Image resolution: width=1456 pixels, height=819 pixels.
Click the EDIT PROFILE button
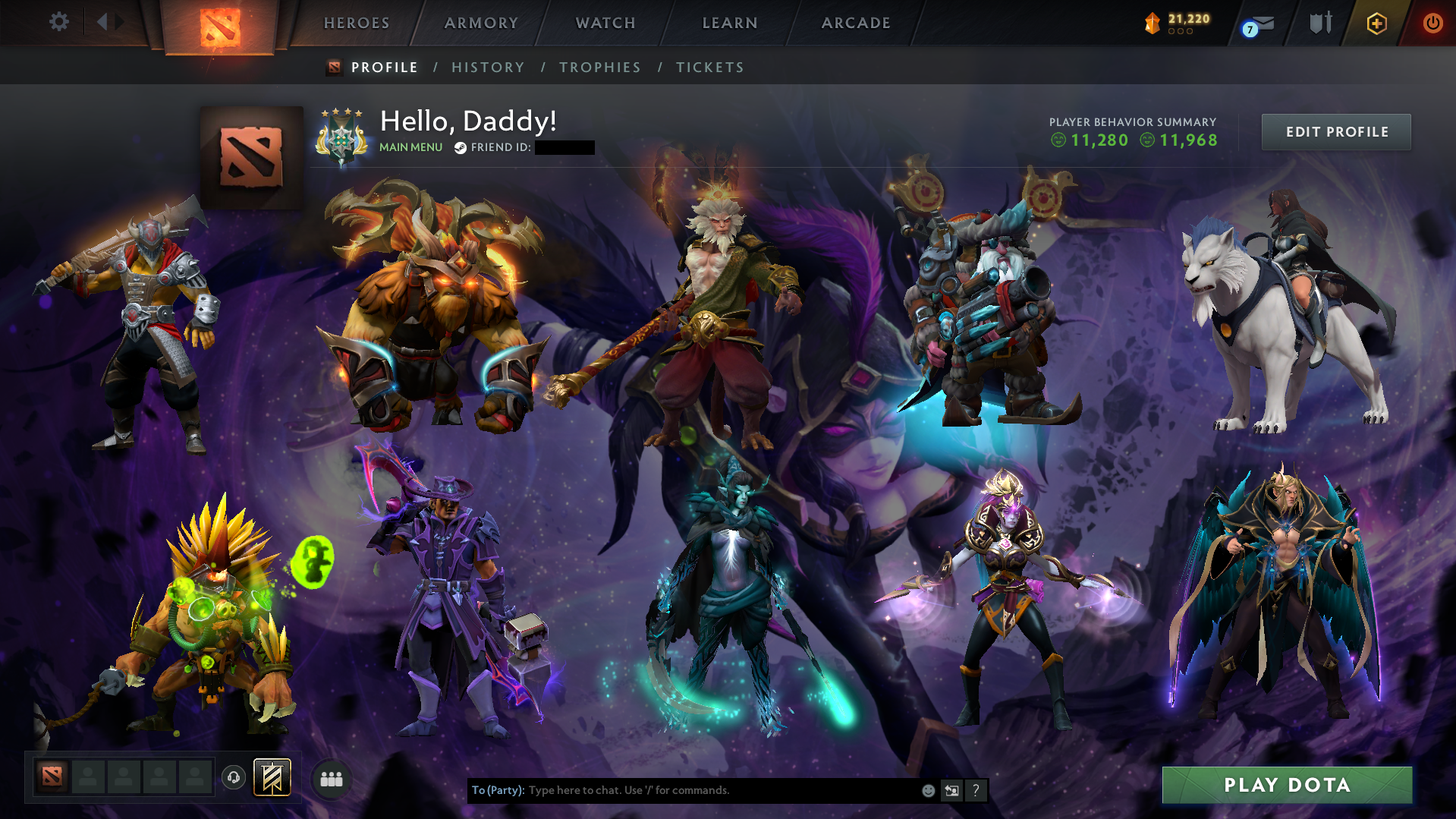click(1335, 131)
